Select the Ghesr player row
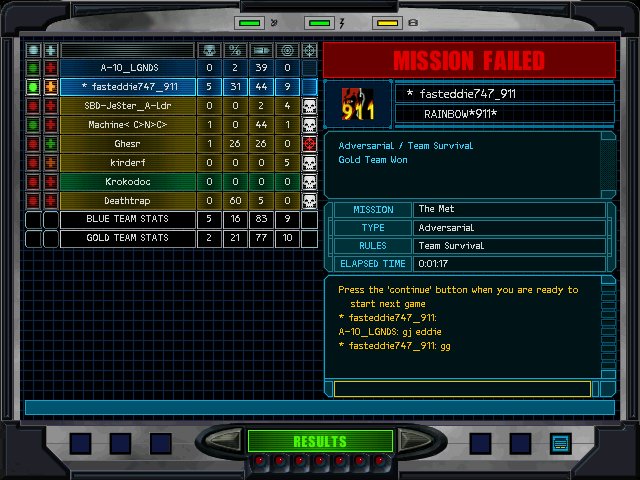 pyautogui.click(x=127, y=144)
